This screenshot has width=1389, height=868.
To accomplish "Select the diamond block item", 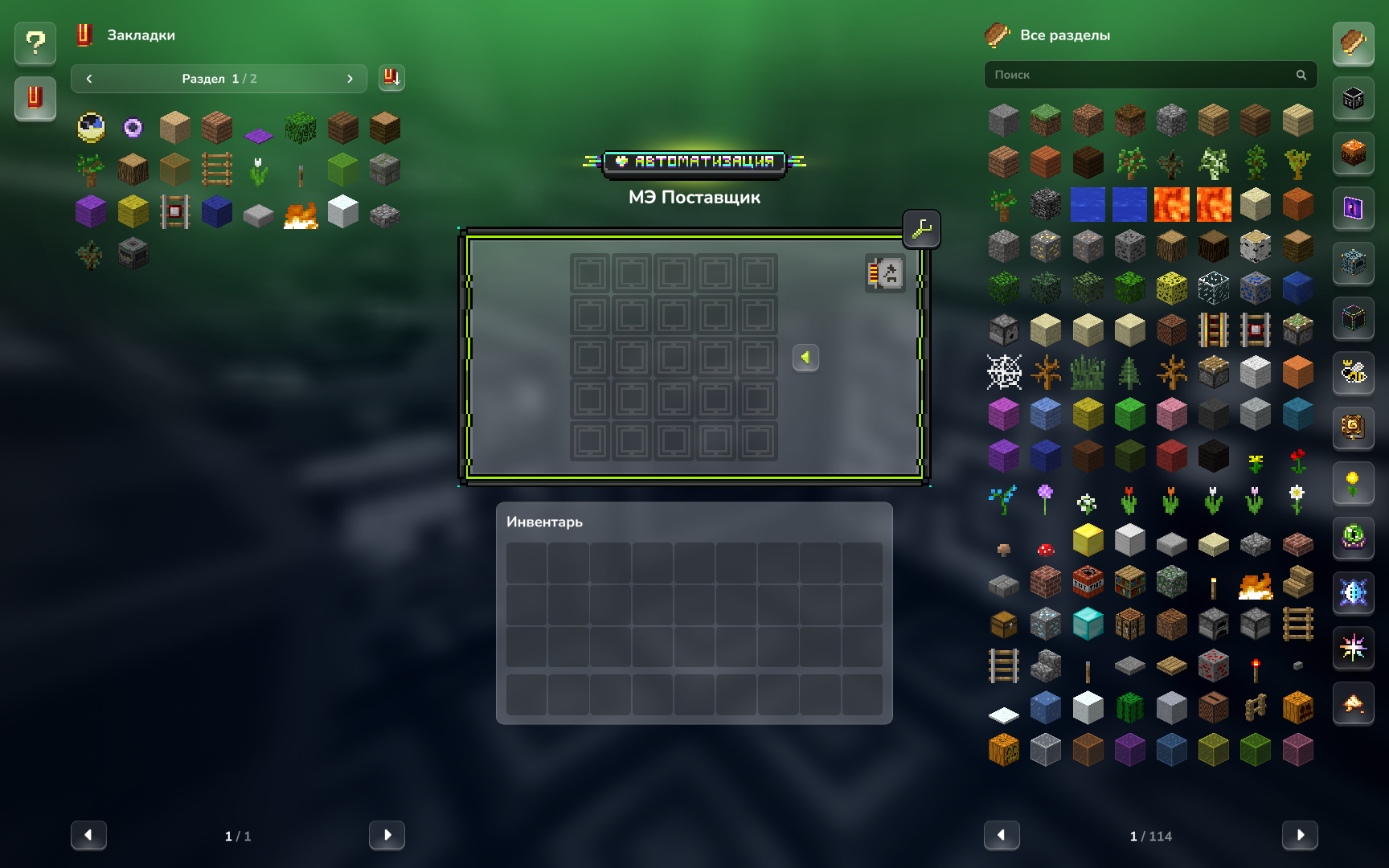I will [x=1088, y=624].
